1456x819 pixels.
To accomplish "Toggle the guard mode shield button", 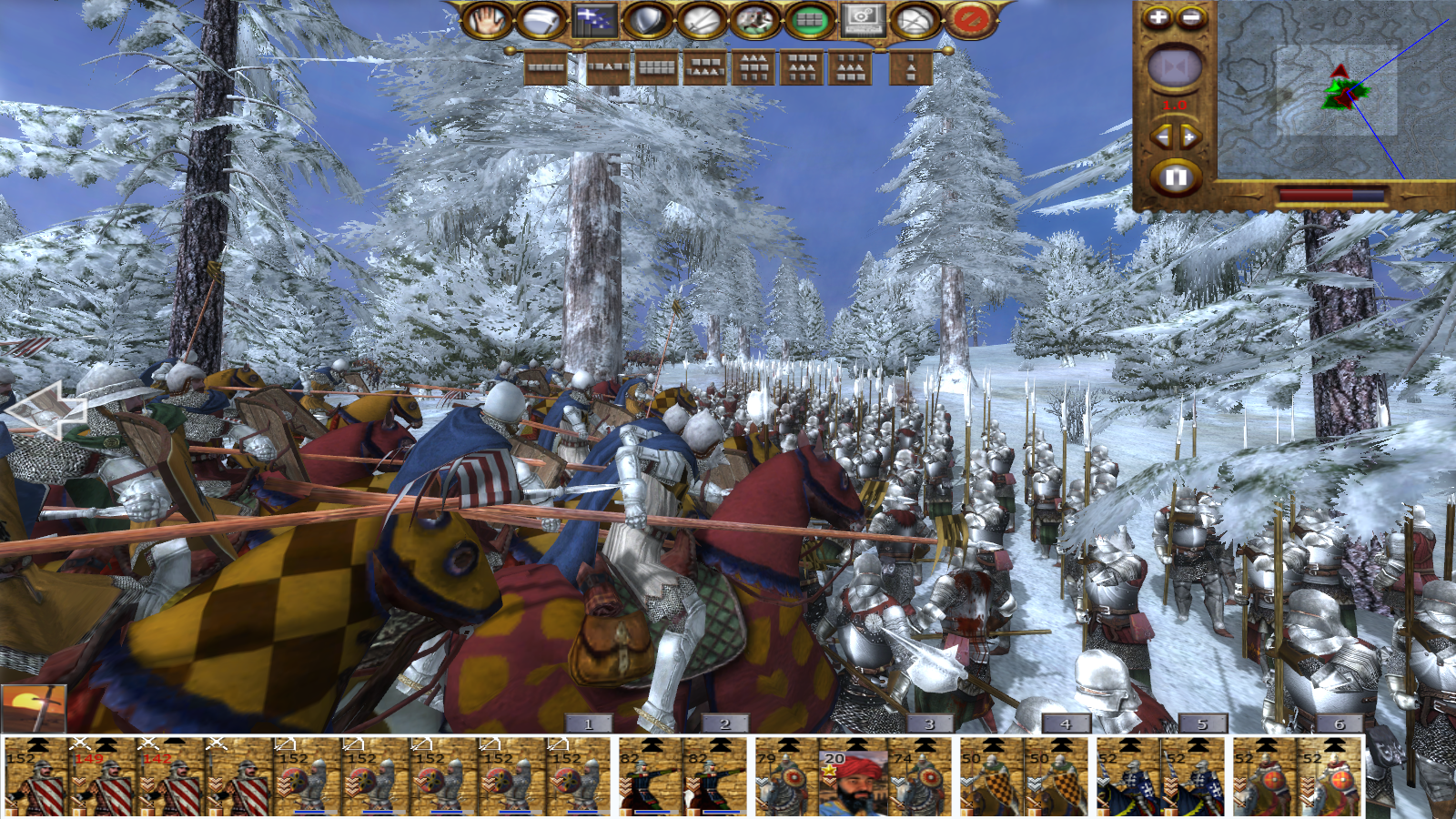I will coord(647,20).
